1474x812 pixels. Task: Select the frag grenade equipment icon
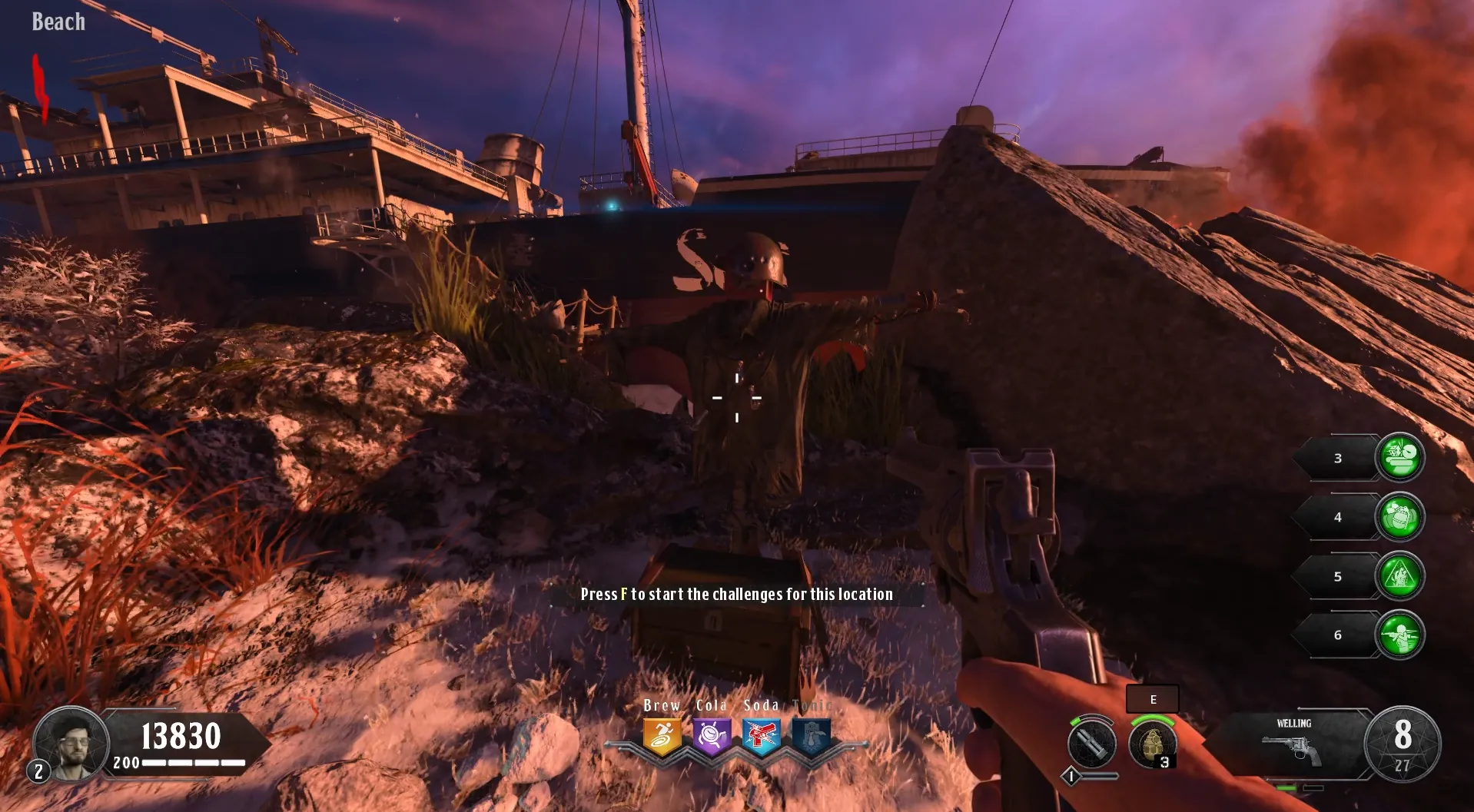[1152, 744]
